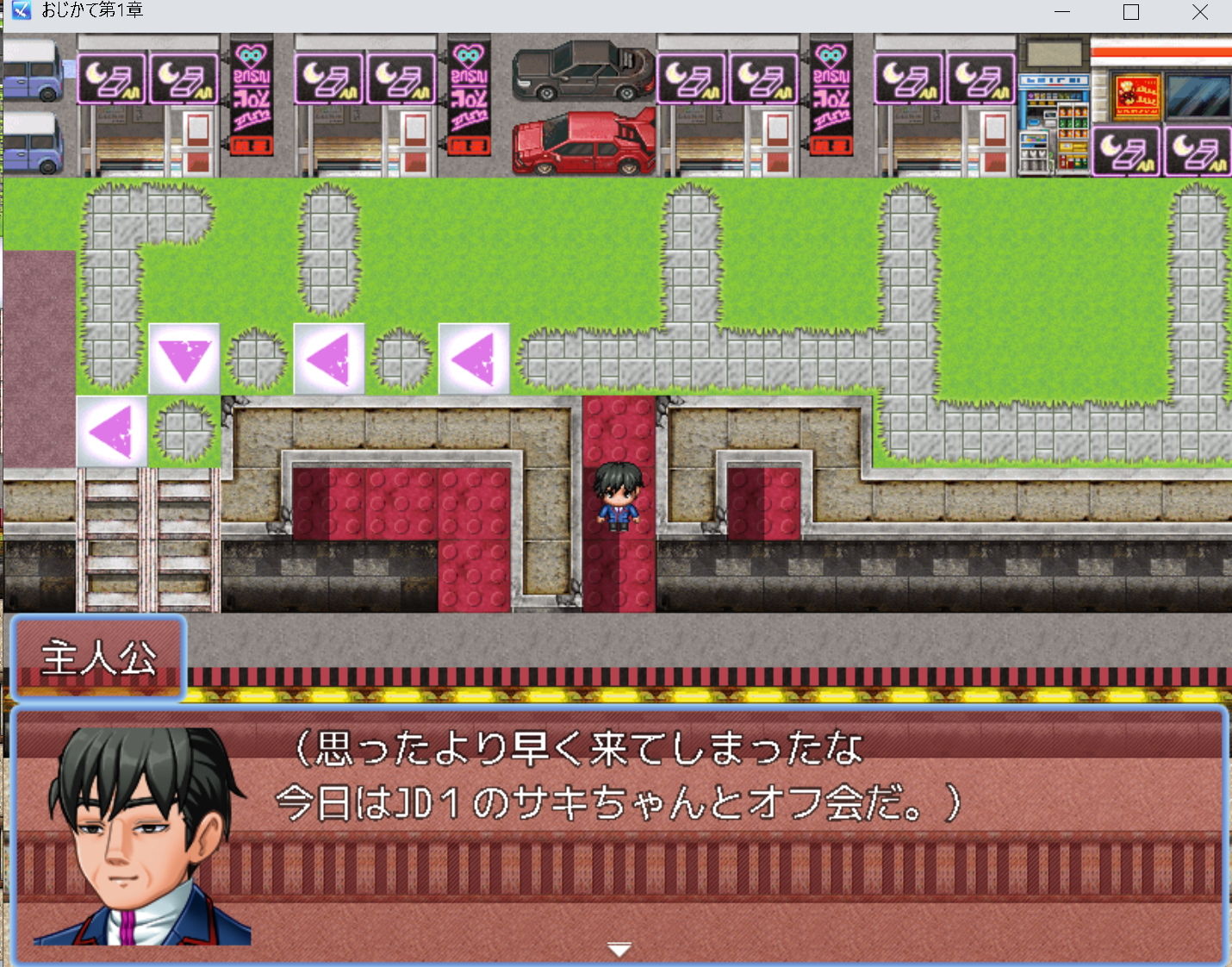Viewport: 1232px width, 967px height.
Task: Click a purple crescent-moon hotel neon sign
Action: pos(111,78)
